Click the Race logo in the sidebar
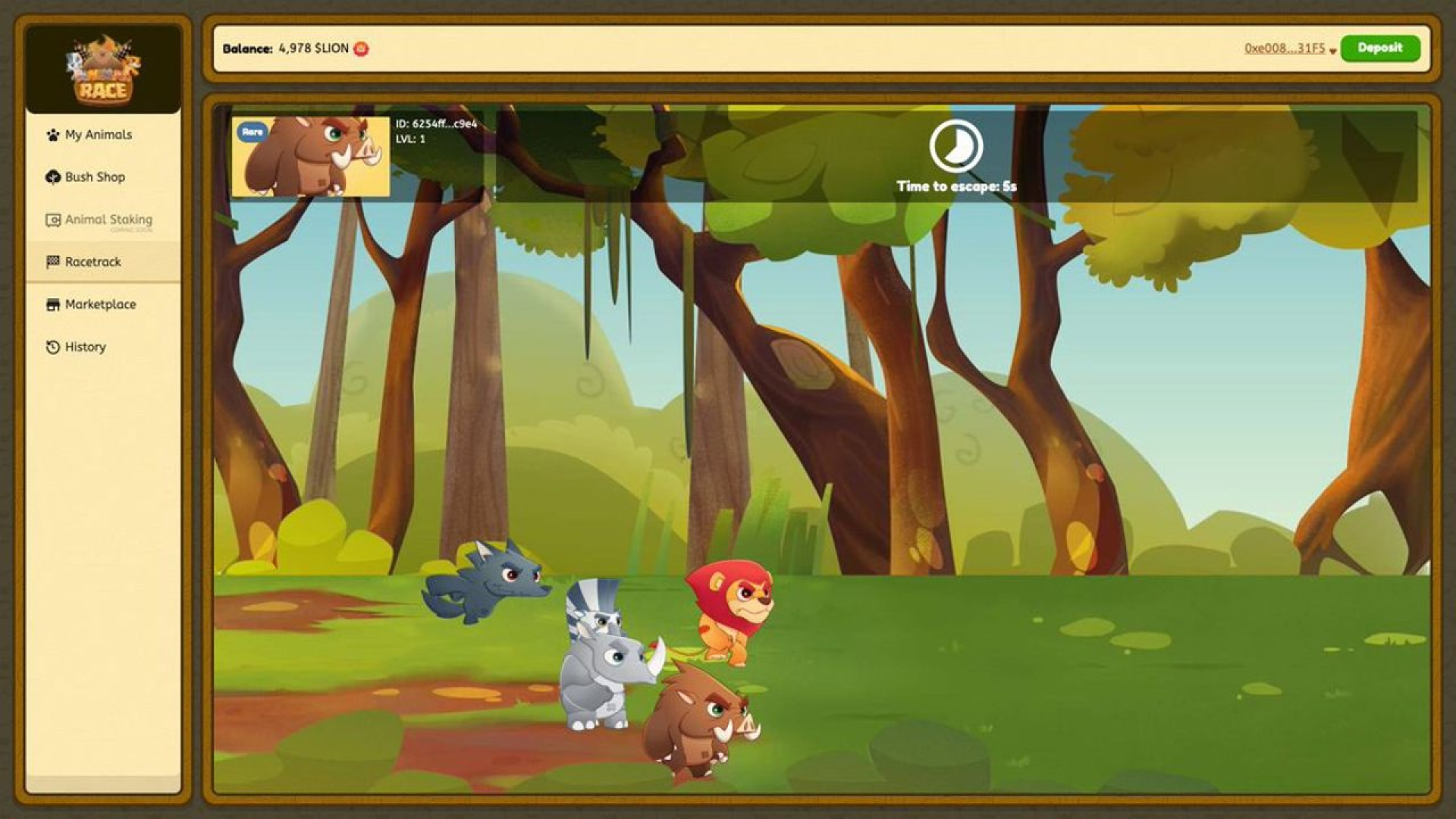Viewport: 1456px width, 819px height. (103, 71)
